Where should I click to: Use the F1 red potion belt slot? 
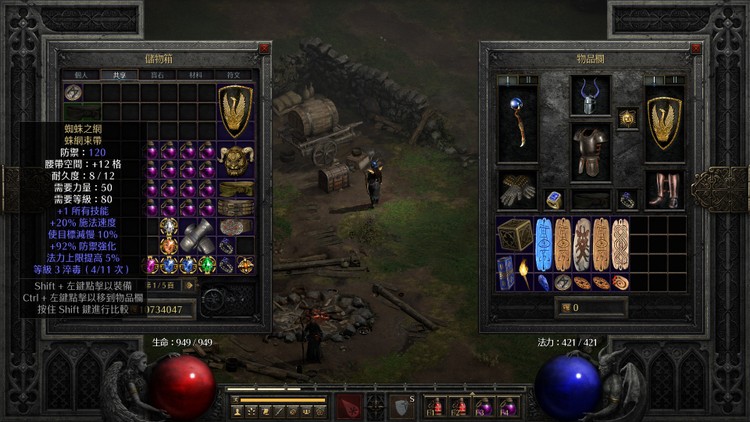(x=435, y=406)
